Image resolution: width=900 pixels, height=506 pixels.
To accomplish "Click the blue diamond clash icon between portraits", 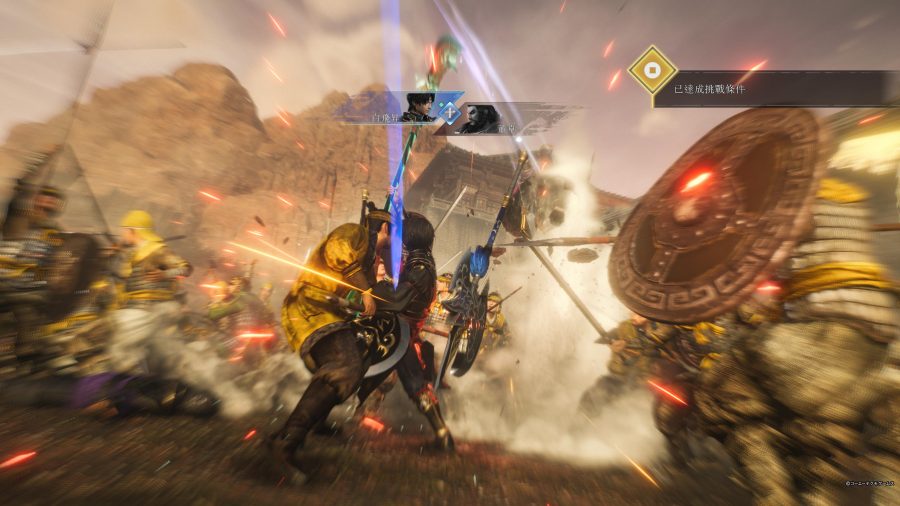I will [450, 112].
